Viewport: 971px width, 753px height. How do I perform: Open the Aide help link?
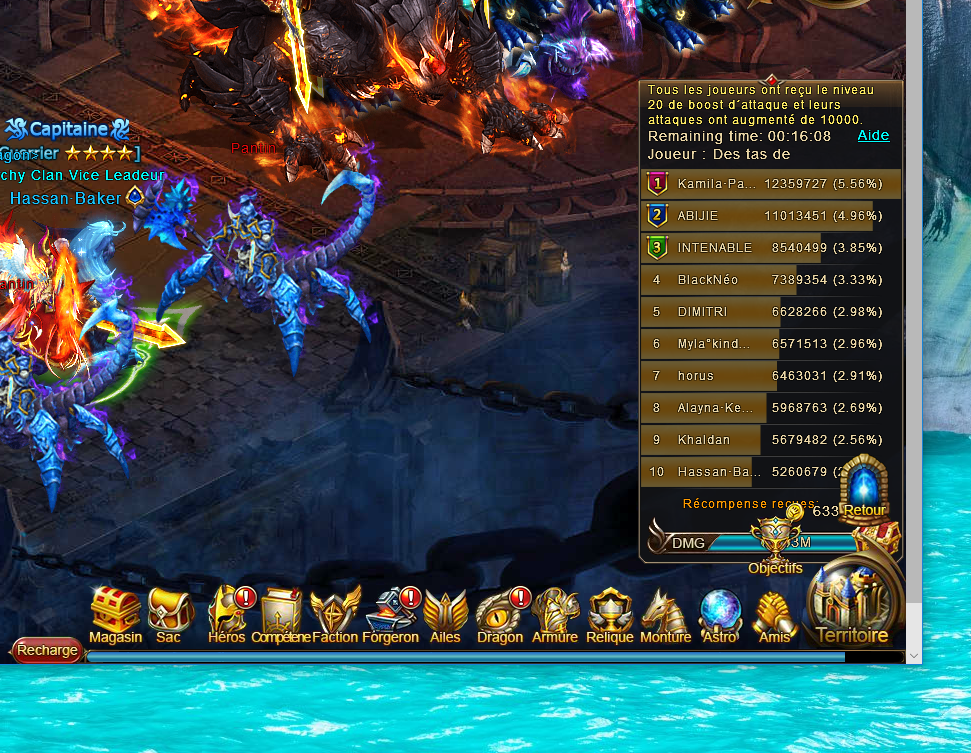coord(873,136)
